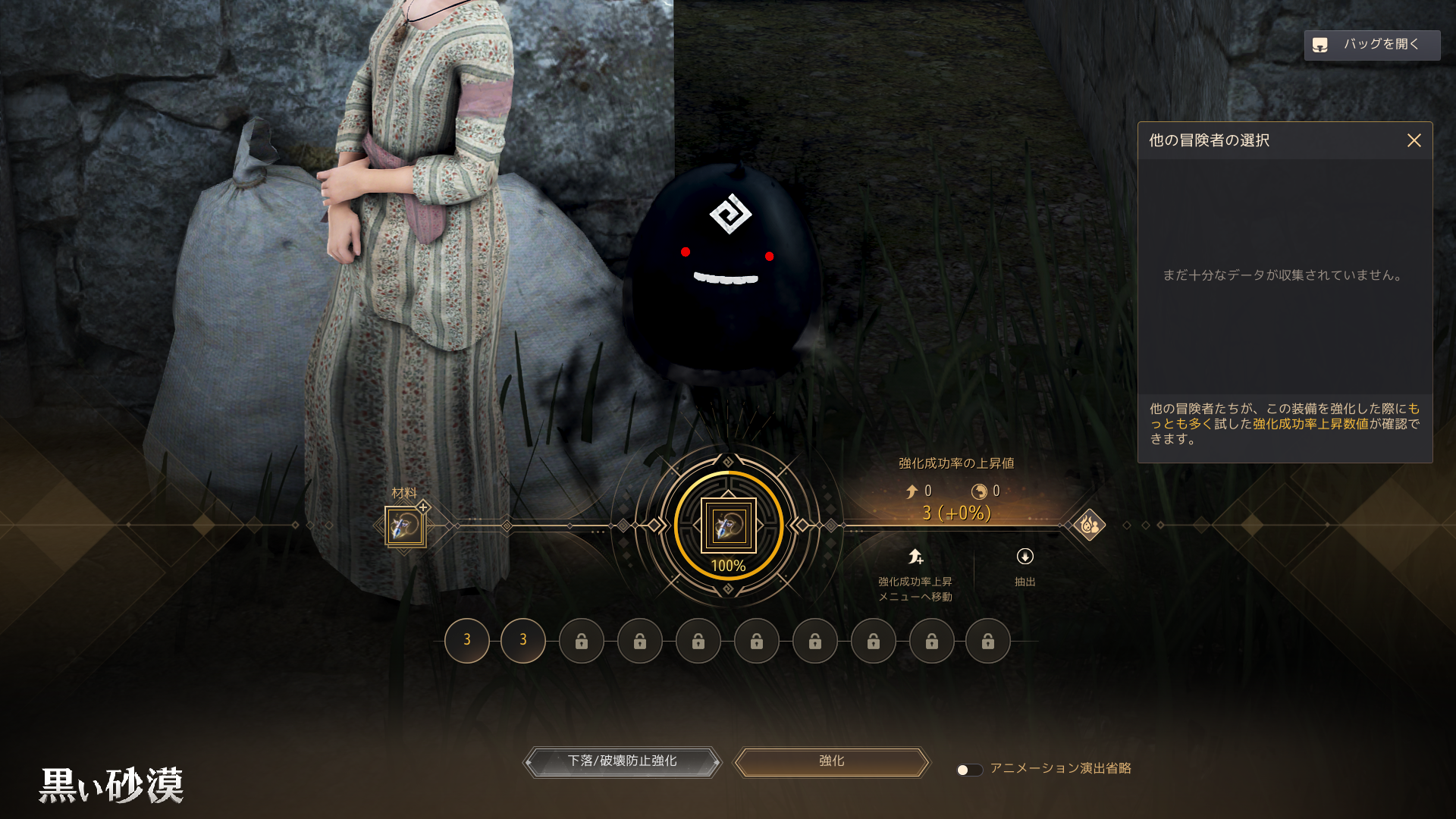
Task: Click the central enhancement item slot
Action: click(x=728, y=526)
